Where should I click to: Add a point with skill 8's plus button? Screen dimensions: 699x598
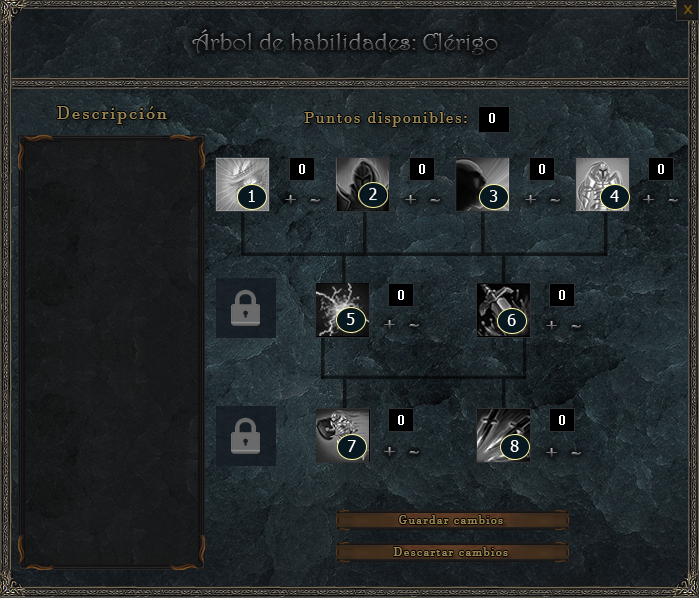coord(551,451)
